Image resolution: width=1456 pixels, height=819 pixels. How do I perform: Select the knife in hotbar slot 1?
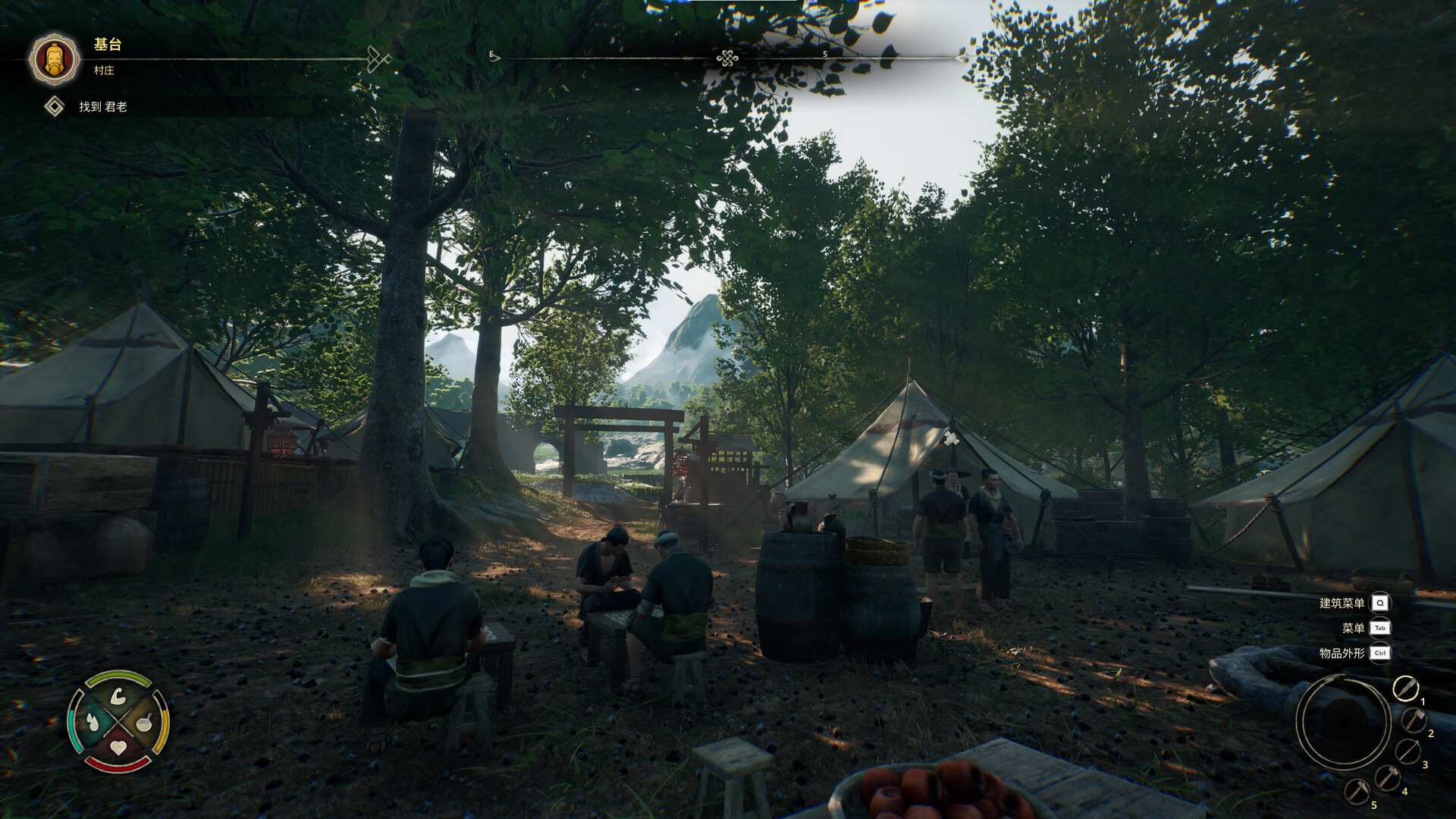[1405, 689]
